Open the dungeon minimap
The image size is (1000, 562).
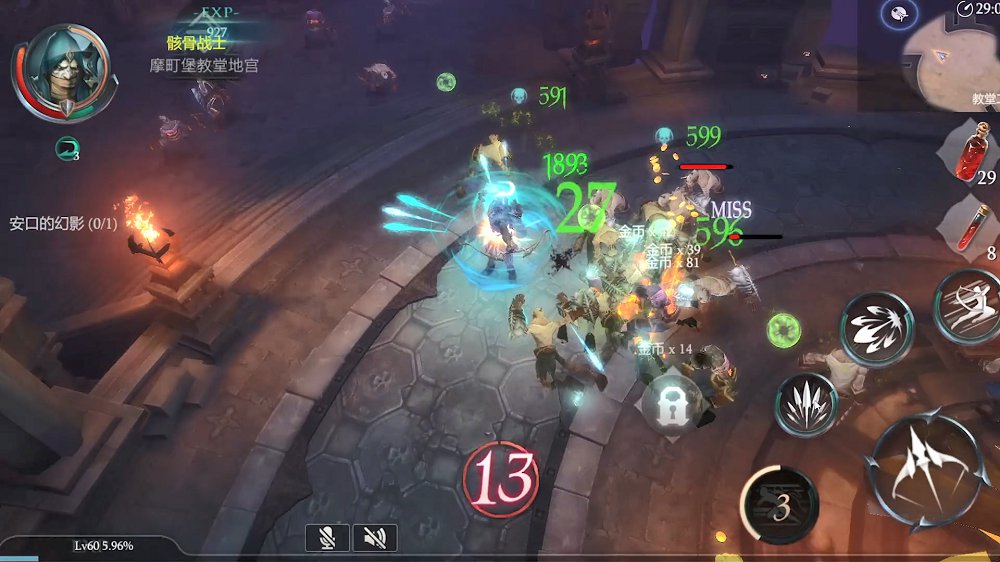tap(952, 62)
